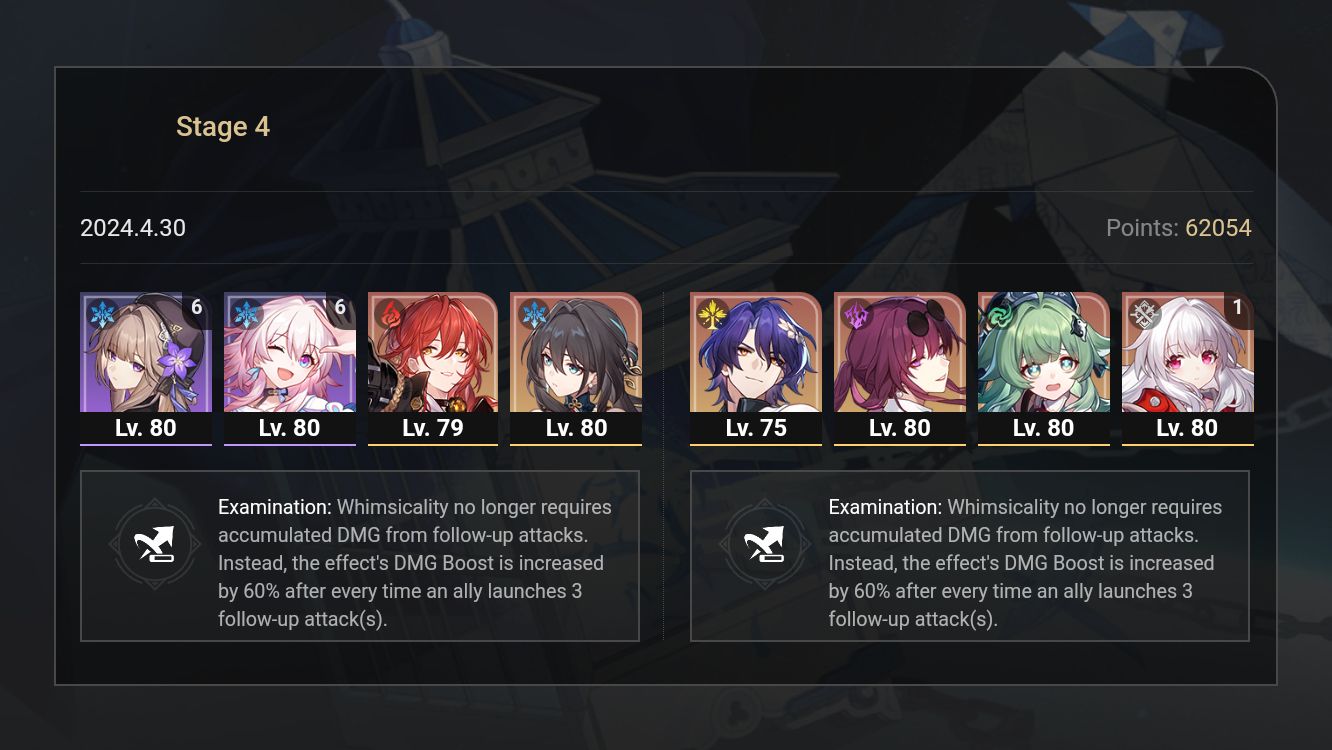The image size is (1332, 750).
Task: Click the eidolon badge 1 on Clara's card
Action: [x=1238, y=308]
